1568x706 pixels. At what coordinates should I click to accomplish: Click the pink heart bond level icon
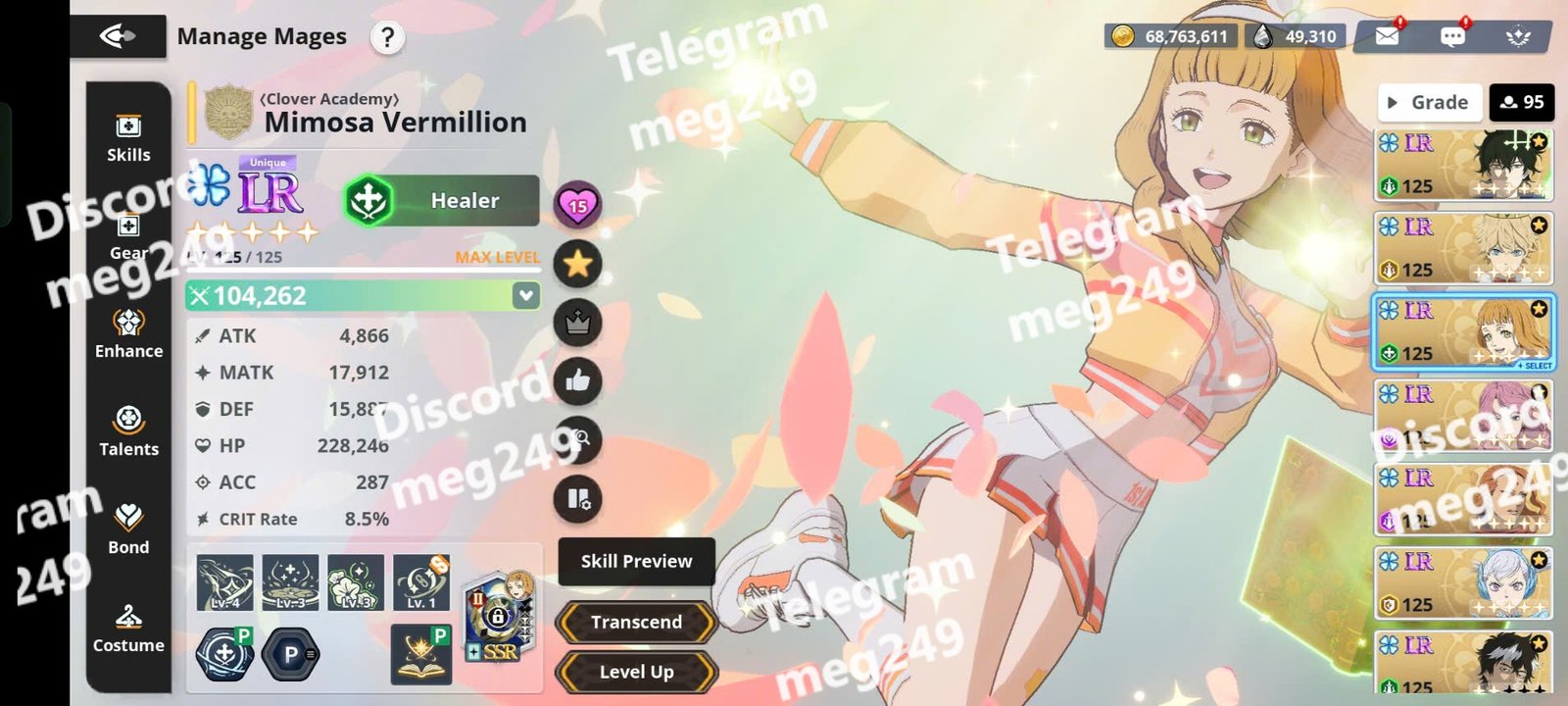pyautogui.click(x=577, y=204)
